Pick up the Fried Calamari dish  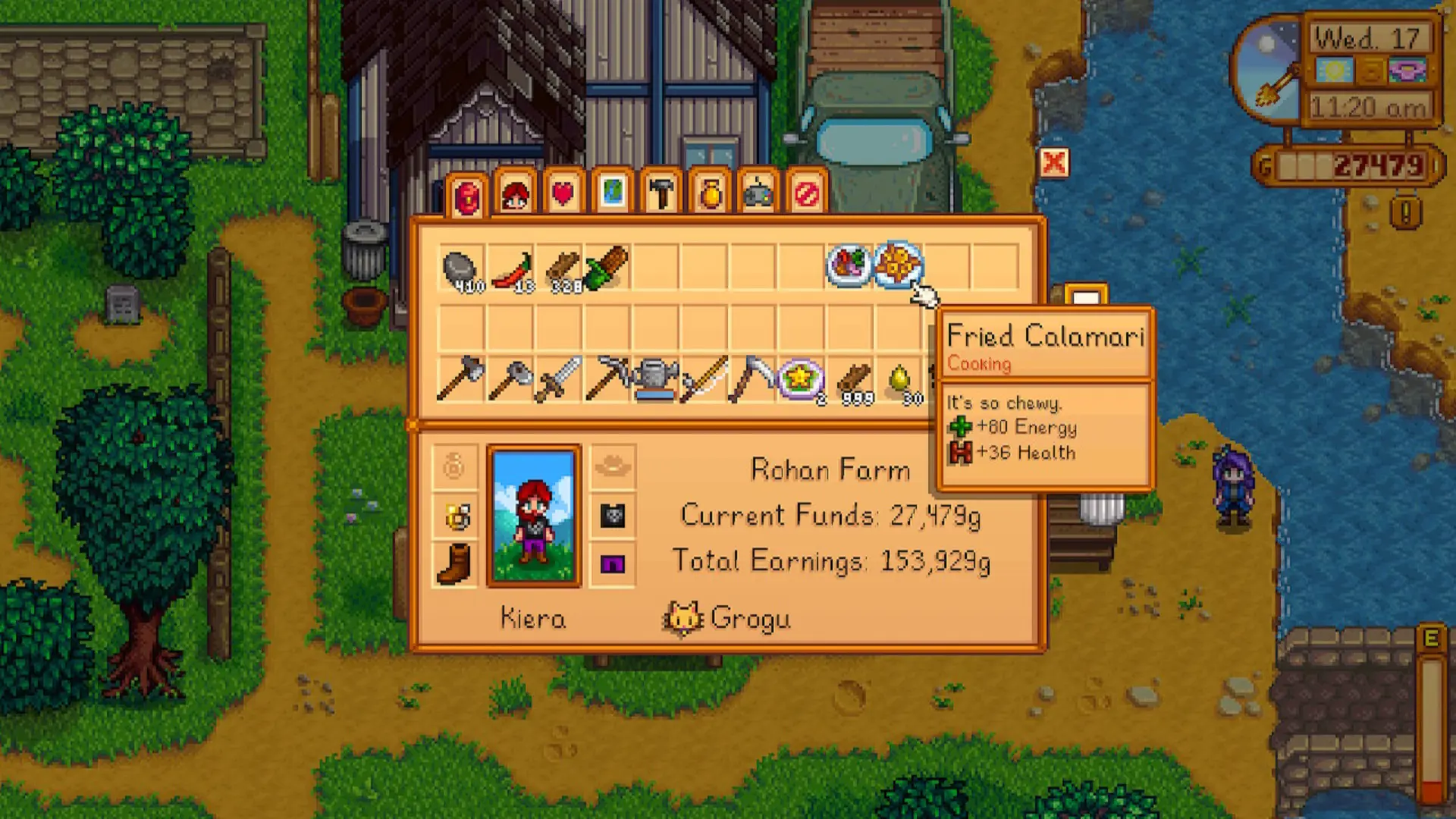tap(899, 265)
